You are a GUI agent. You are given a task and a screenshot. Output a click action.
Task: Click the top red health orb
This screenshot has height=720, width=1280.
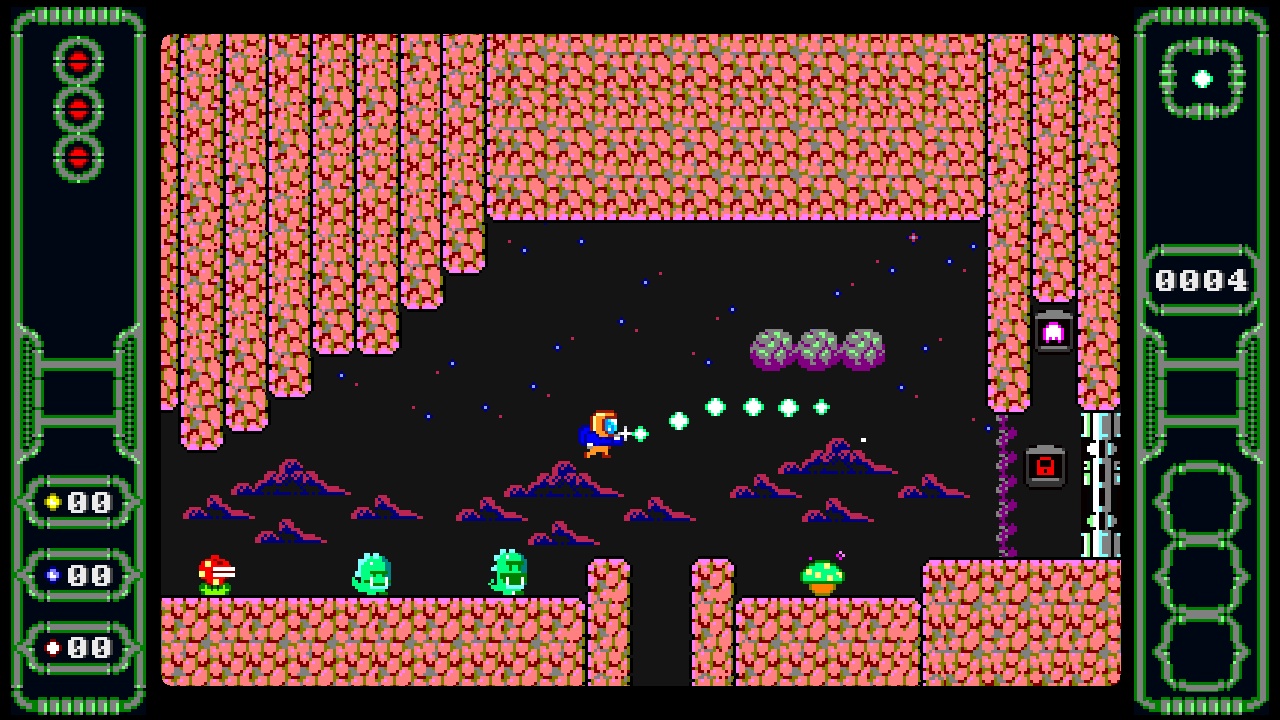pyautogui.click(x=77, y=61)
